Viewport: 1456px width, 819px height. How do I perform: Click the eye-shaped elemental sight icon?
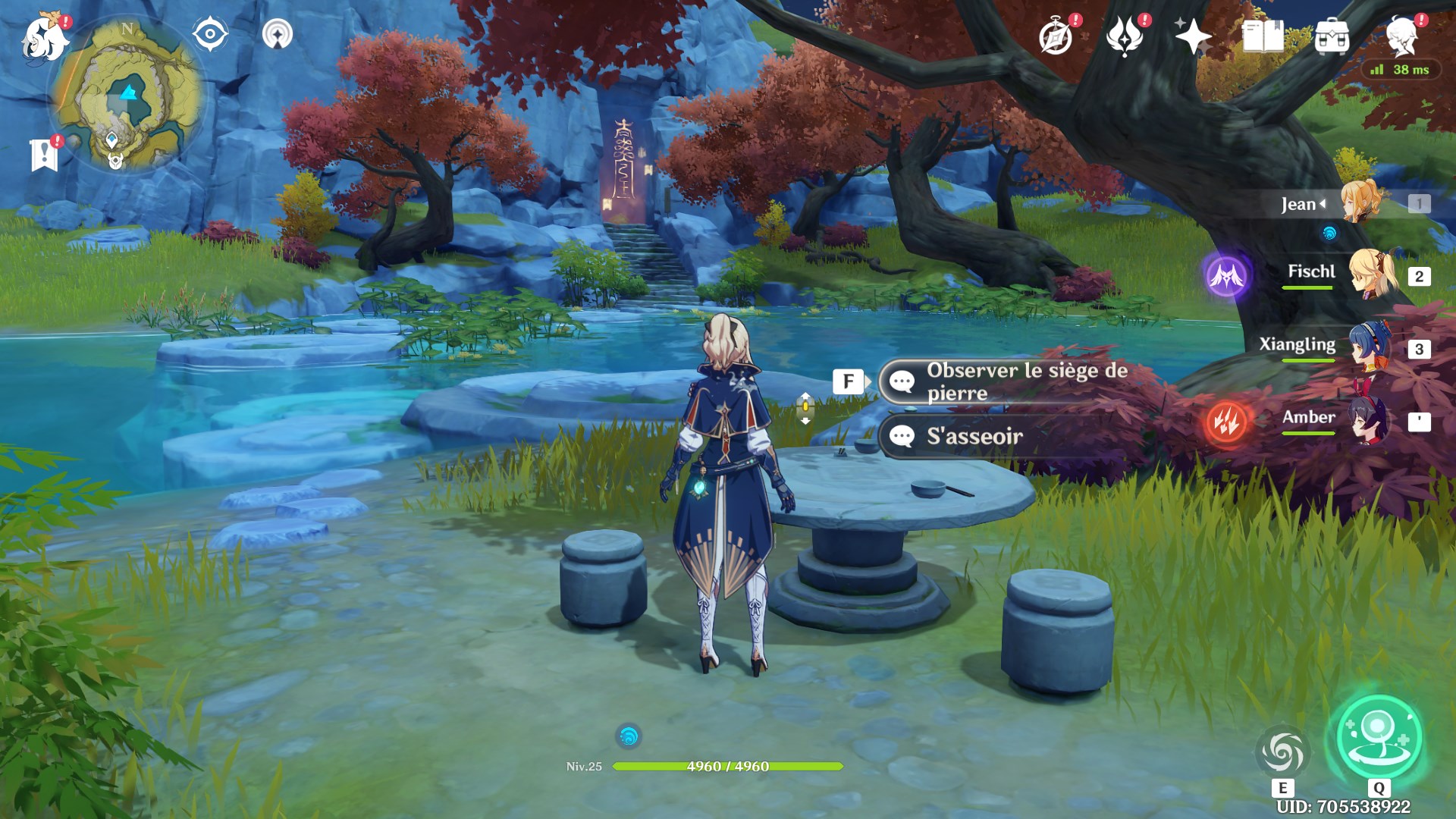210,34
